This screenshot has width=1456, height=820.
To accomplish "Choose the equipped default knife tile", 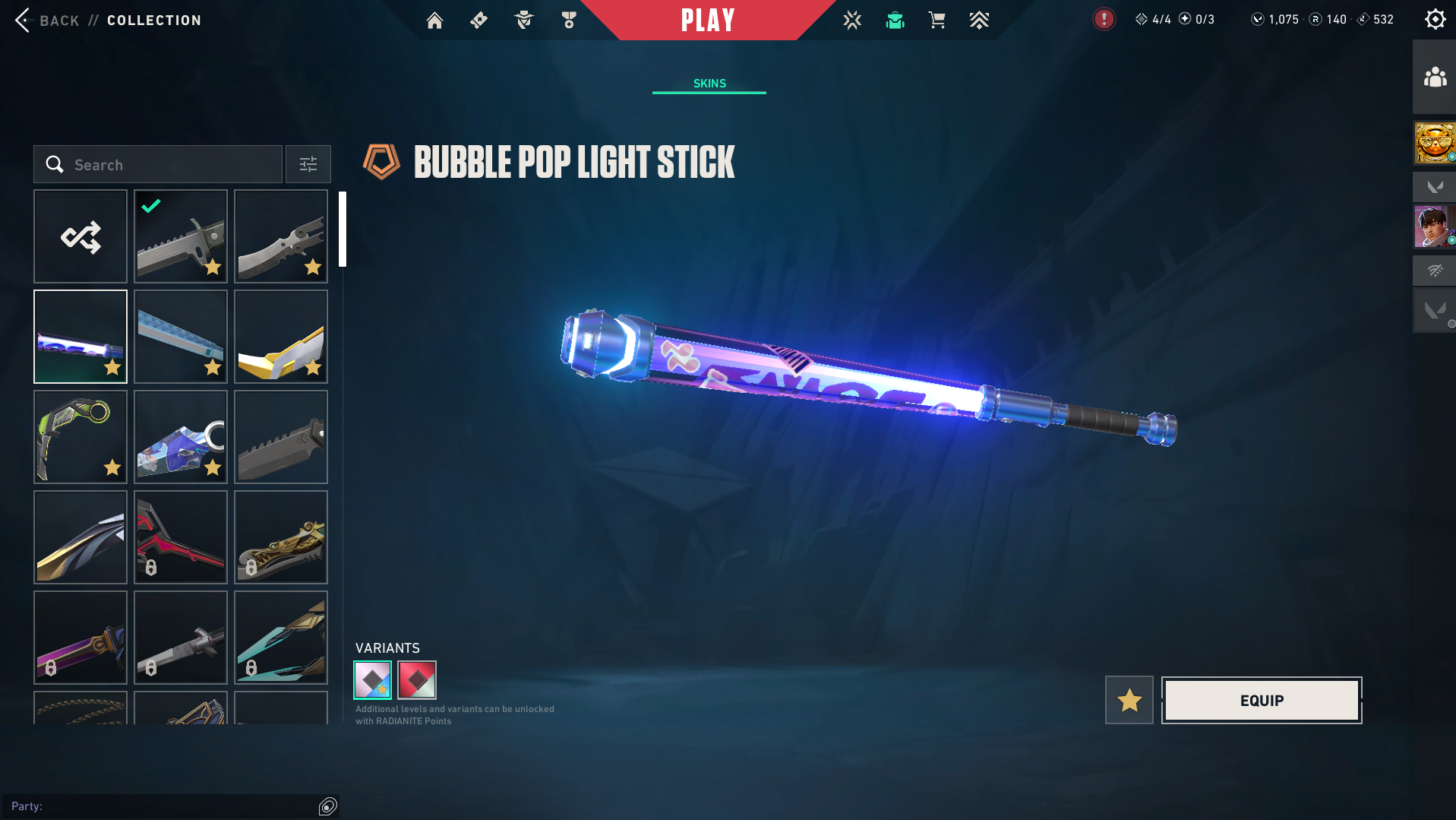I will [x=181, y=237].
